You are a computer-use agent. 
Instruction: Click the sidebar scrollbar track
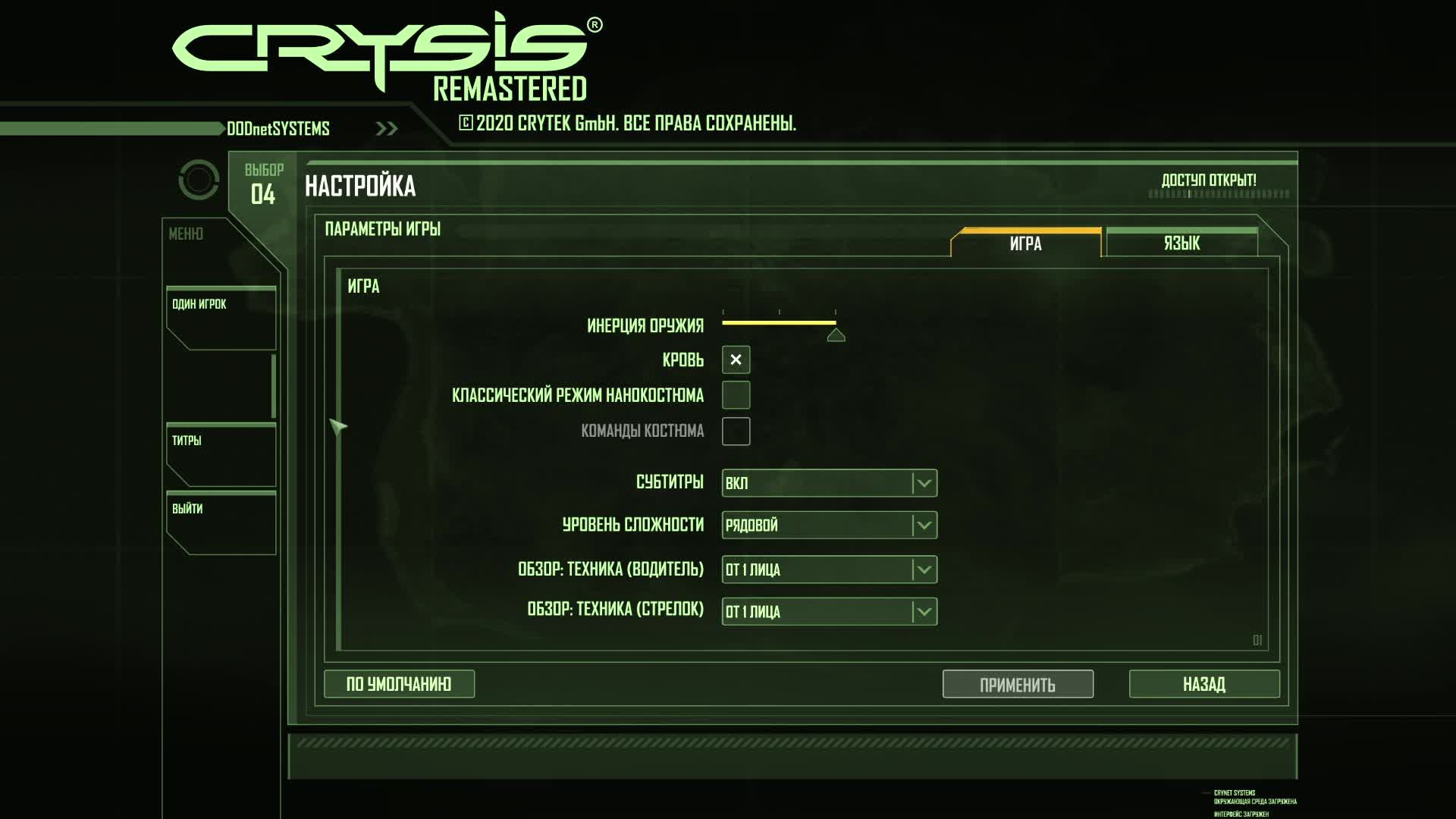tap(274, 387)
